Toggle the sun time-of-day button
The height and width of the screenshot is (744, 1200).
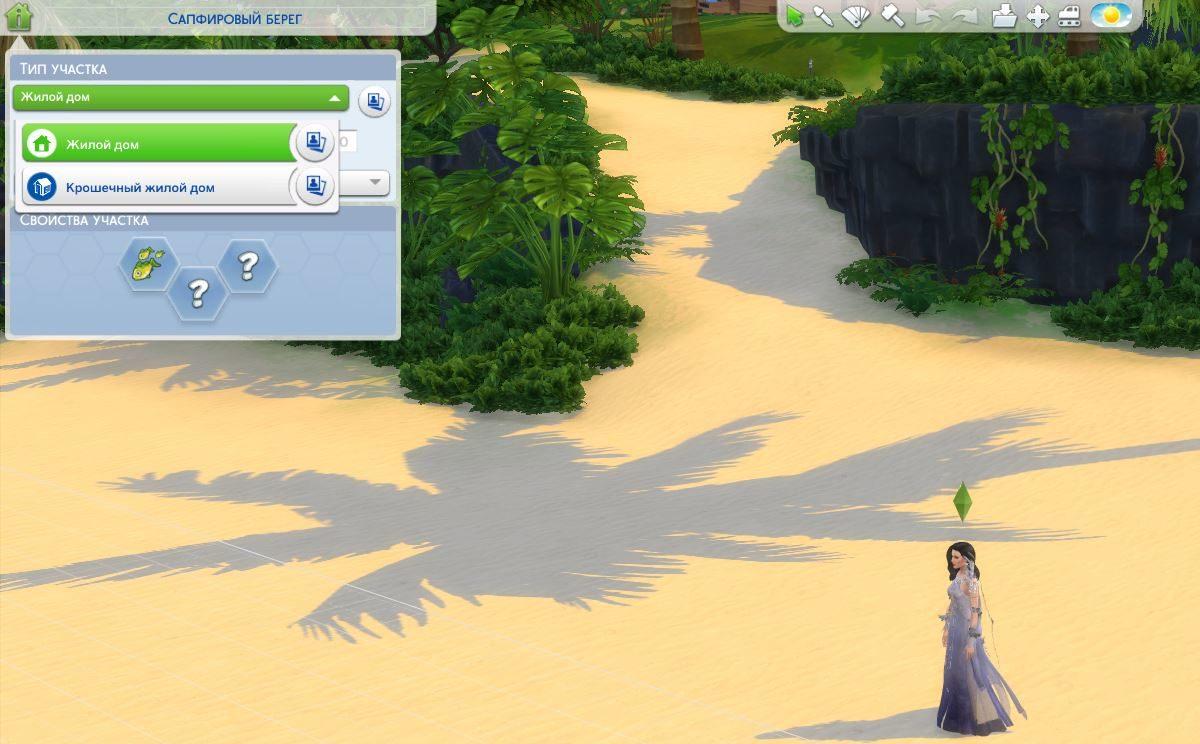click(1111, 16)
